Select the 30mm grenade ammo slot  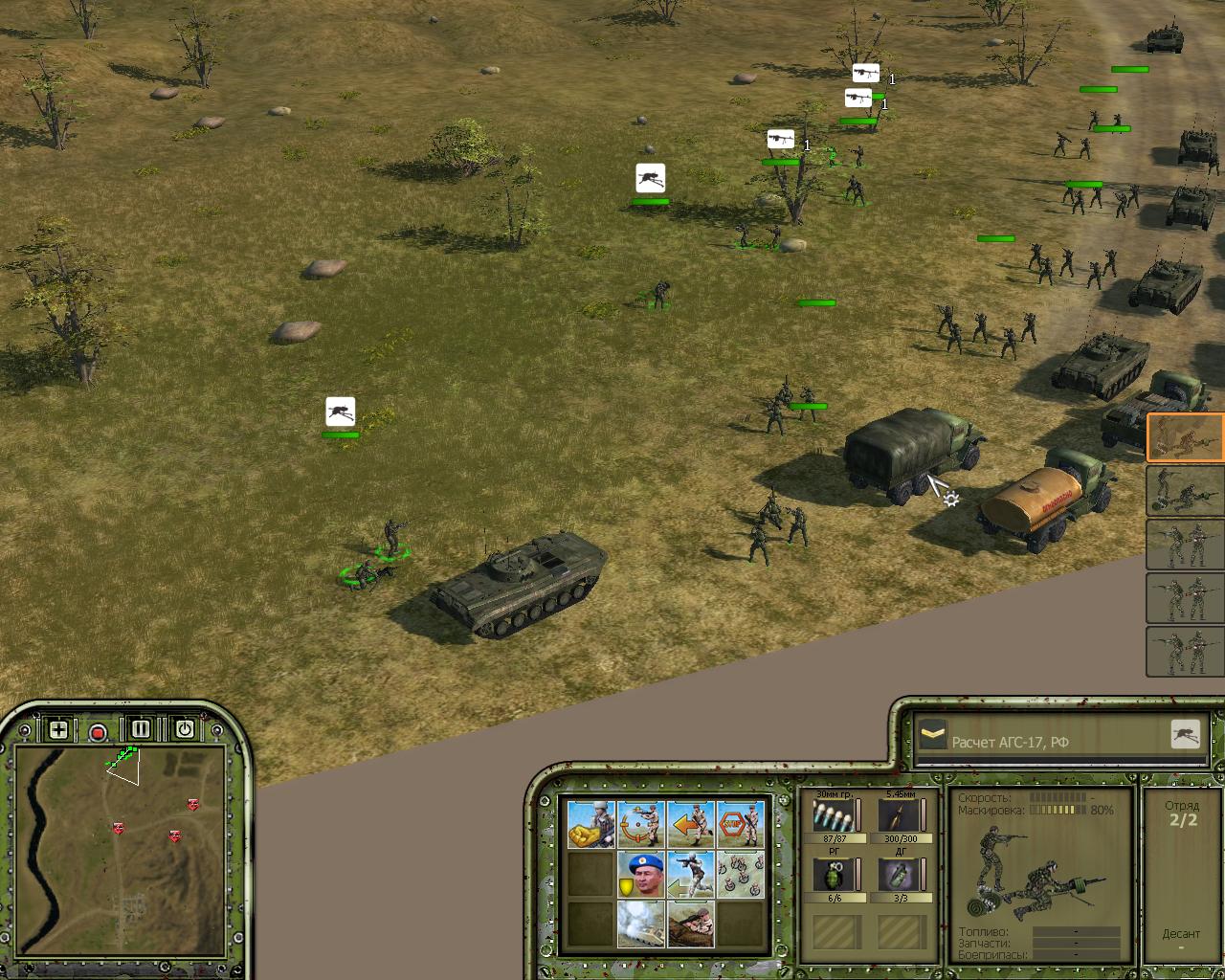[833, 816]
